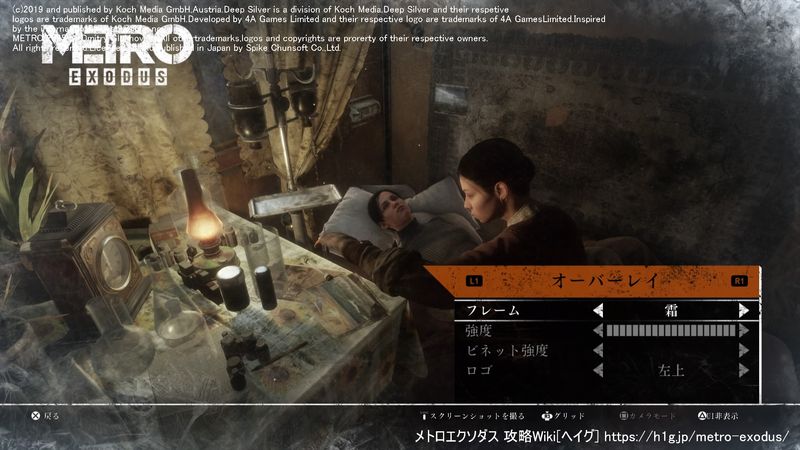This screenshot has width=800, height=450.
Task: Go back with the 戻る option
Action: pyautogui.click(x=46, y=415)
